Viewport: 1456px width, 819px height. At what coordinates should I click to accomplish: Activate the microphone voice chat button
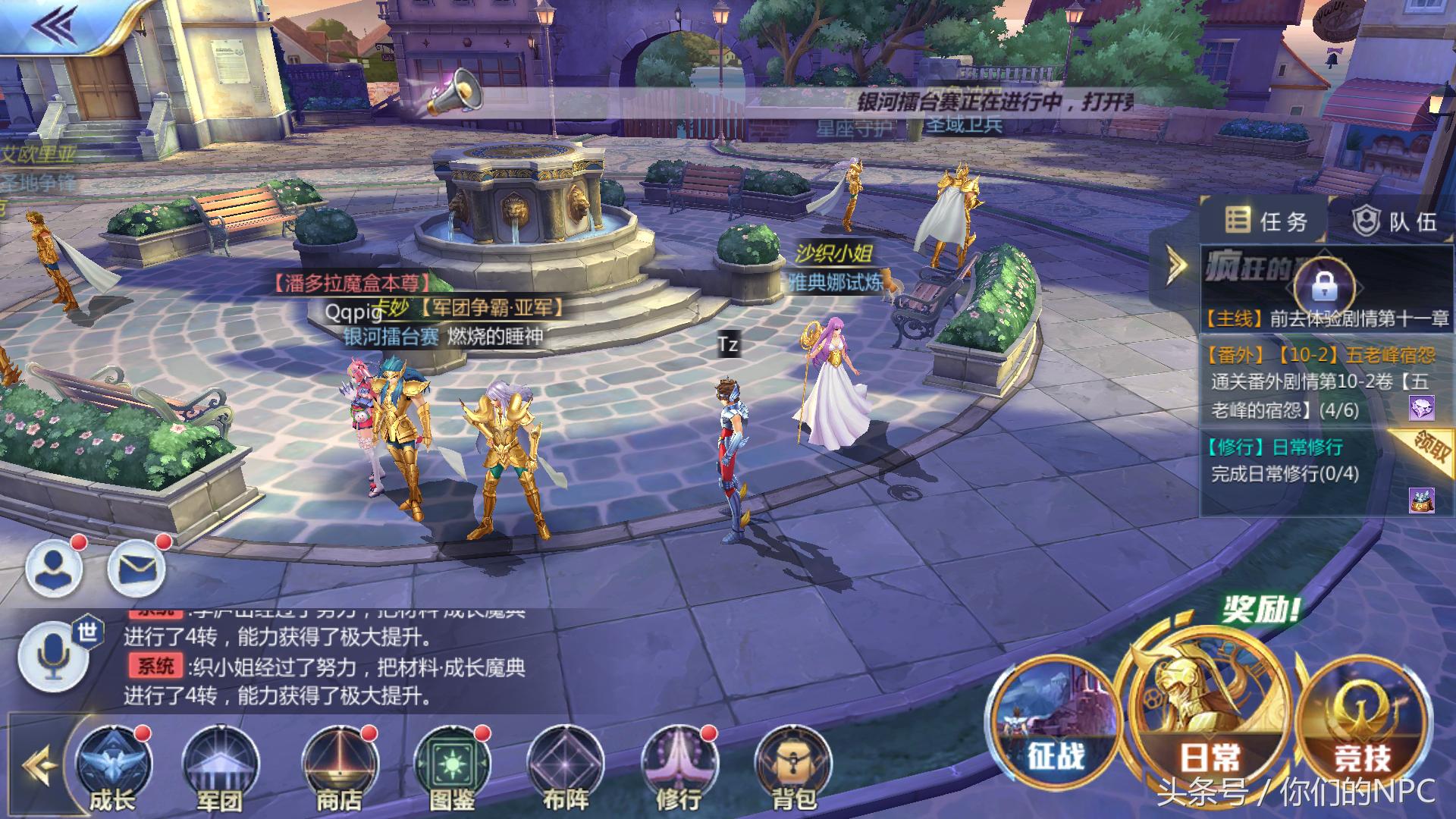tap(53, 657)
